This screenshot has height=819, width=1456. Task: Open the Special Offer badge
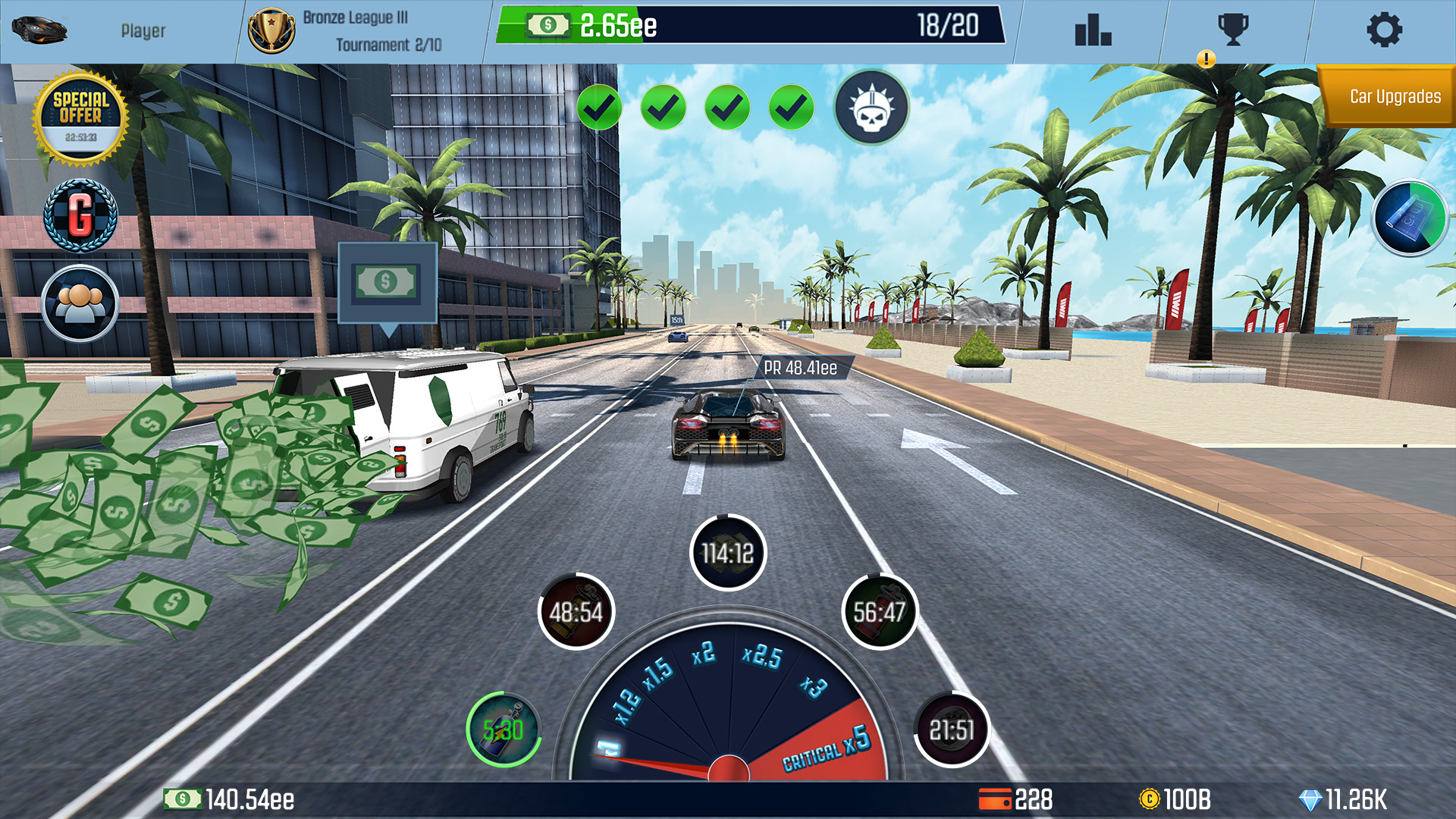[82, 115]
